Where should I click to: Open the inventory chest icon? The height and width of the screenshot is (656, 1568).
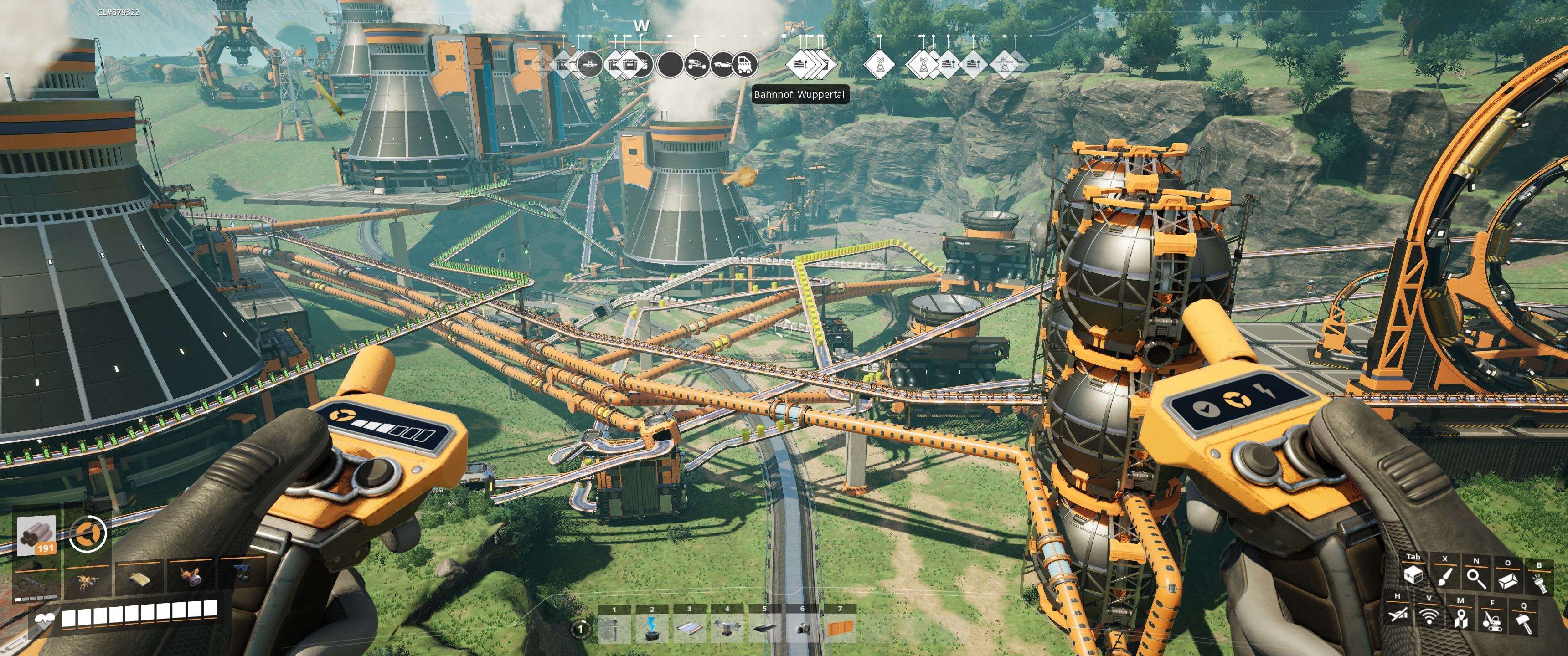click(1413, 576)
